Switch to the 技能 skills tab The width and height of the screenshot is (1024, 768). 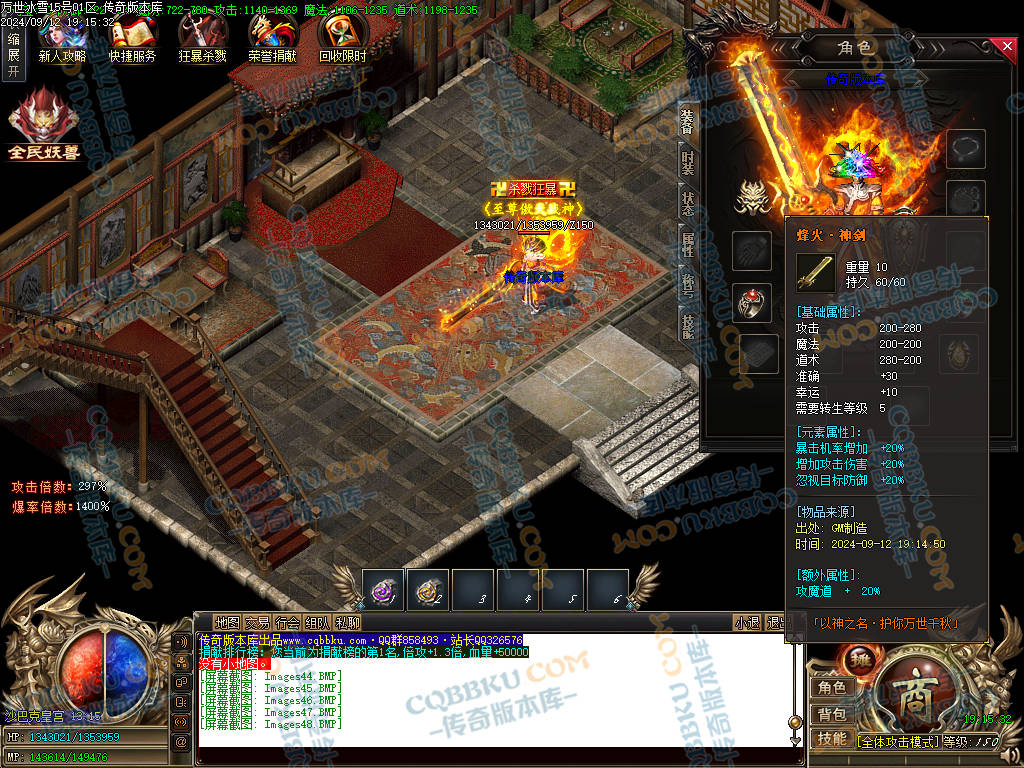click(x=688, y=326)
